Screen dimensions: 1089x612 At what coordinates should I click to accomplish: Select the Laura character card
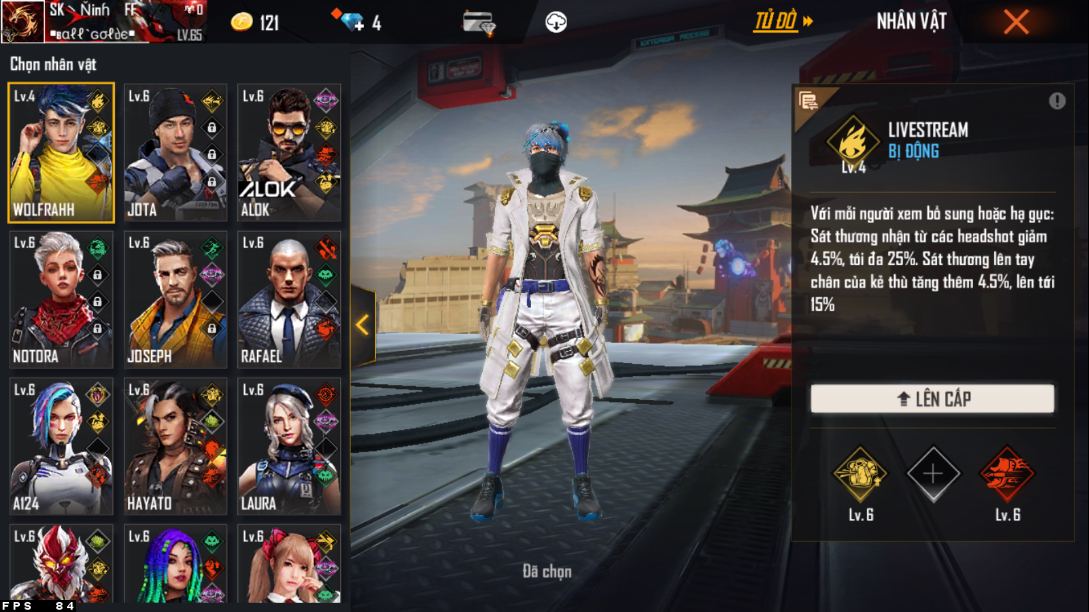point(289,446)
